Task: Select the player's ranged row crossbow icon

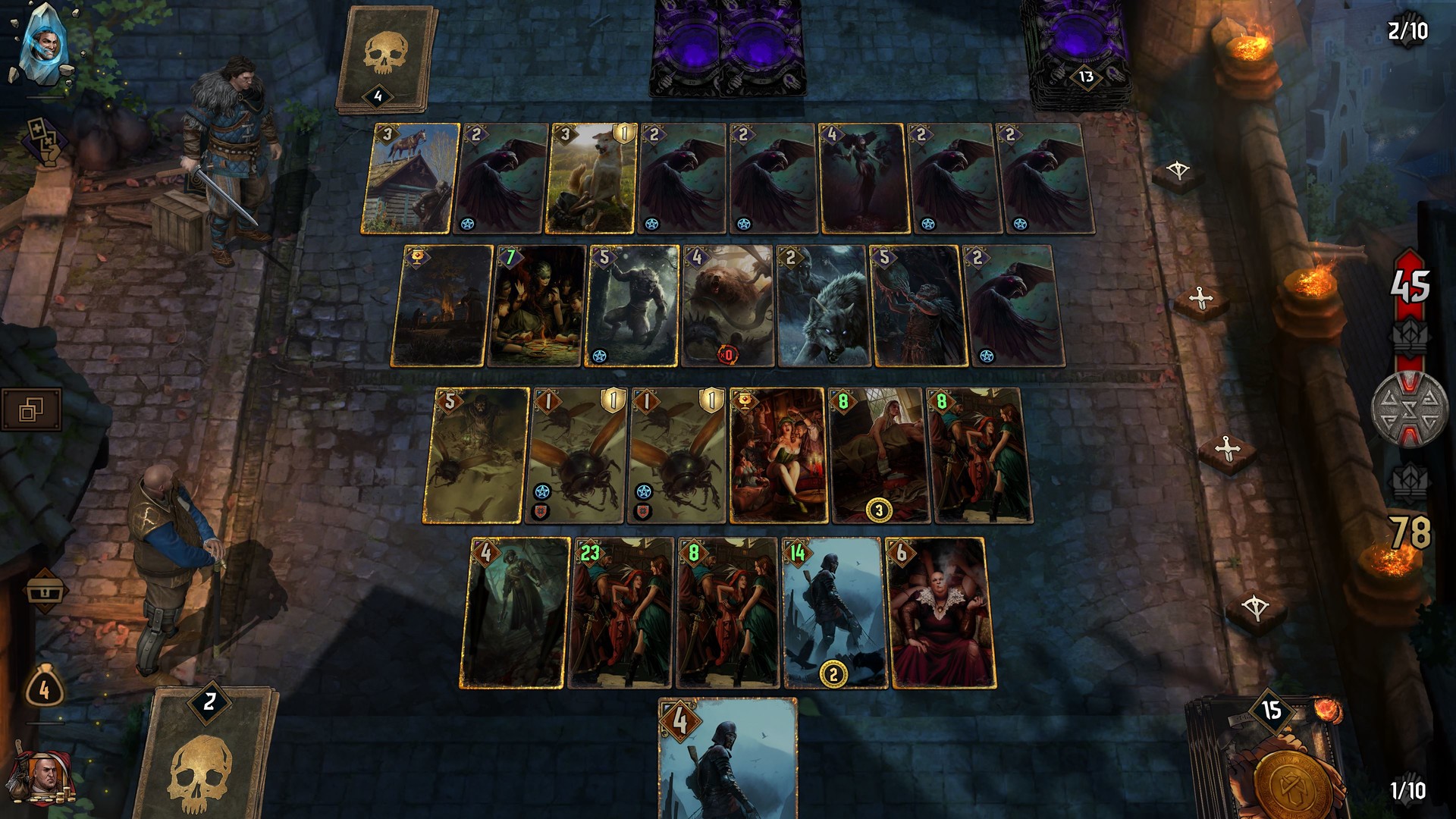Action: coord(1255,607)
